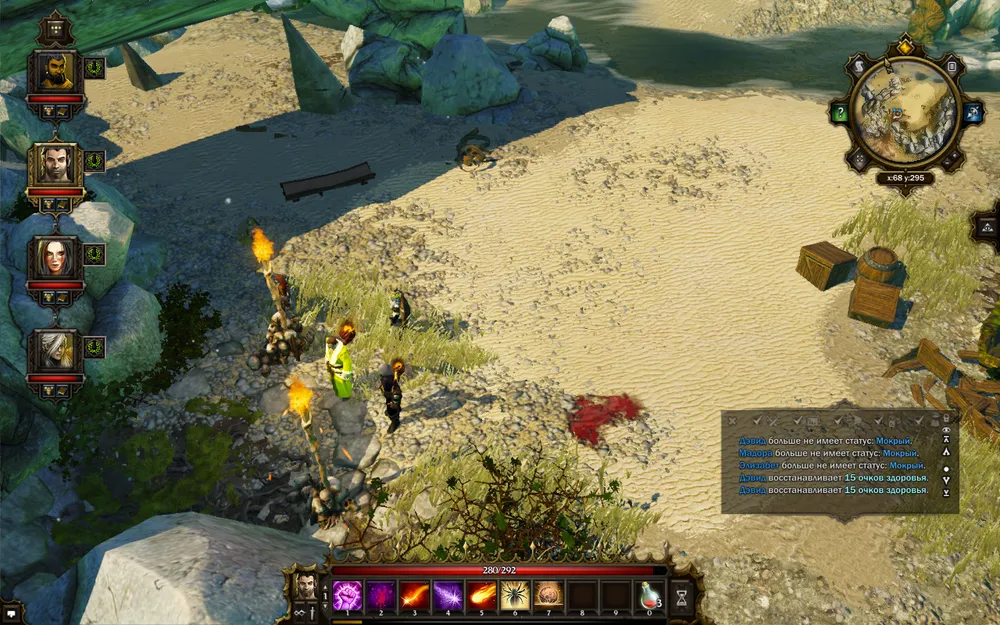
Task: Open the speech bubble chat button
Action: pyautogui.click(x=10, y=609)
